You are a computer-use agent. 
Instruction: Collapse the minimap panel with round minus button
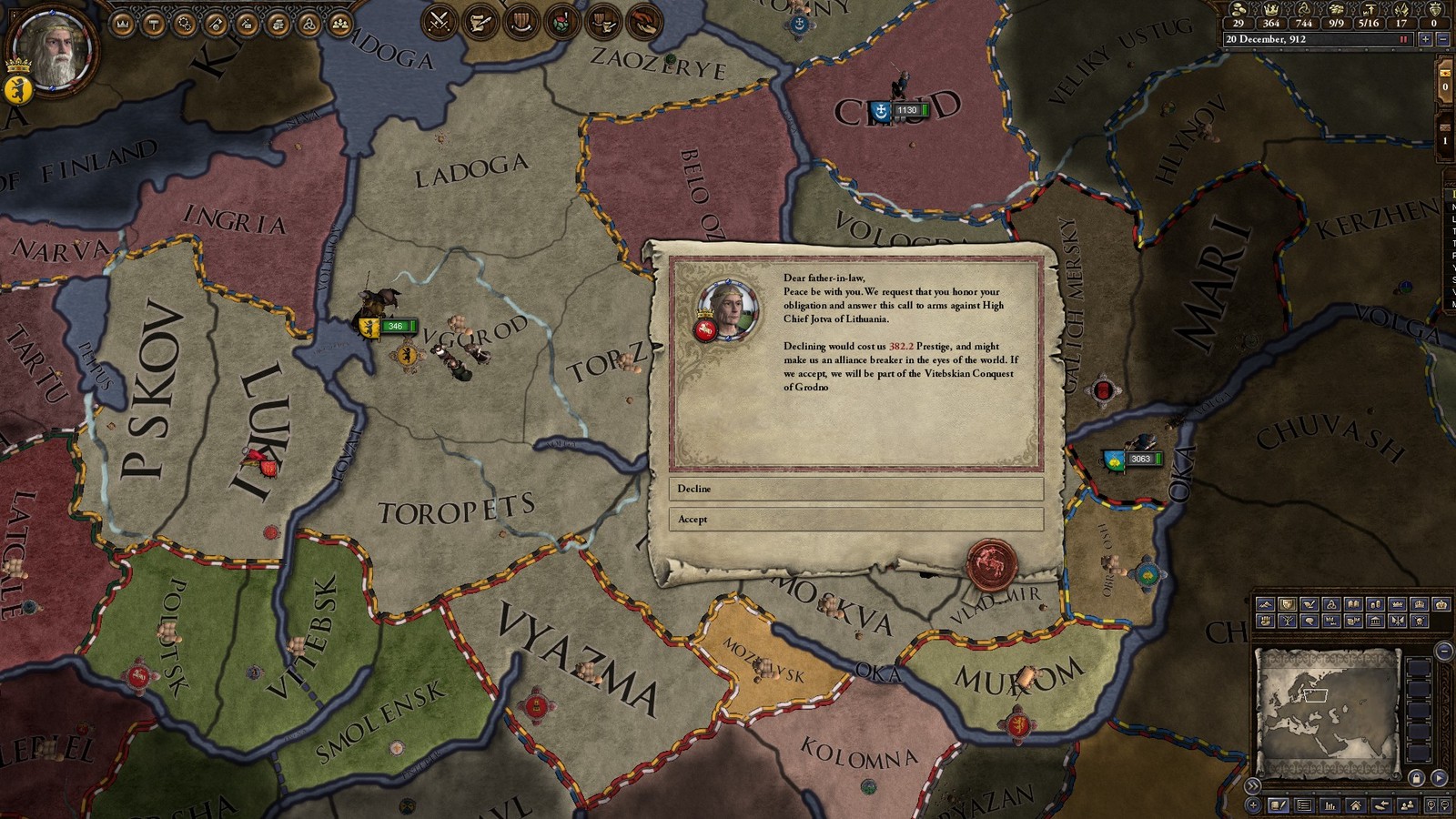pos(1444,651)
